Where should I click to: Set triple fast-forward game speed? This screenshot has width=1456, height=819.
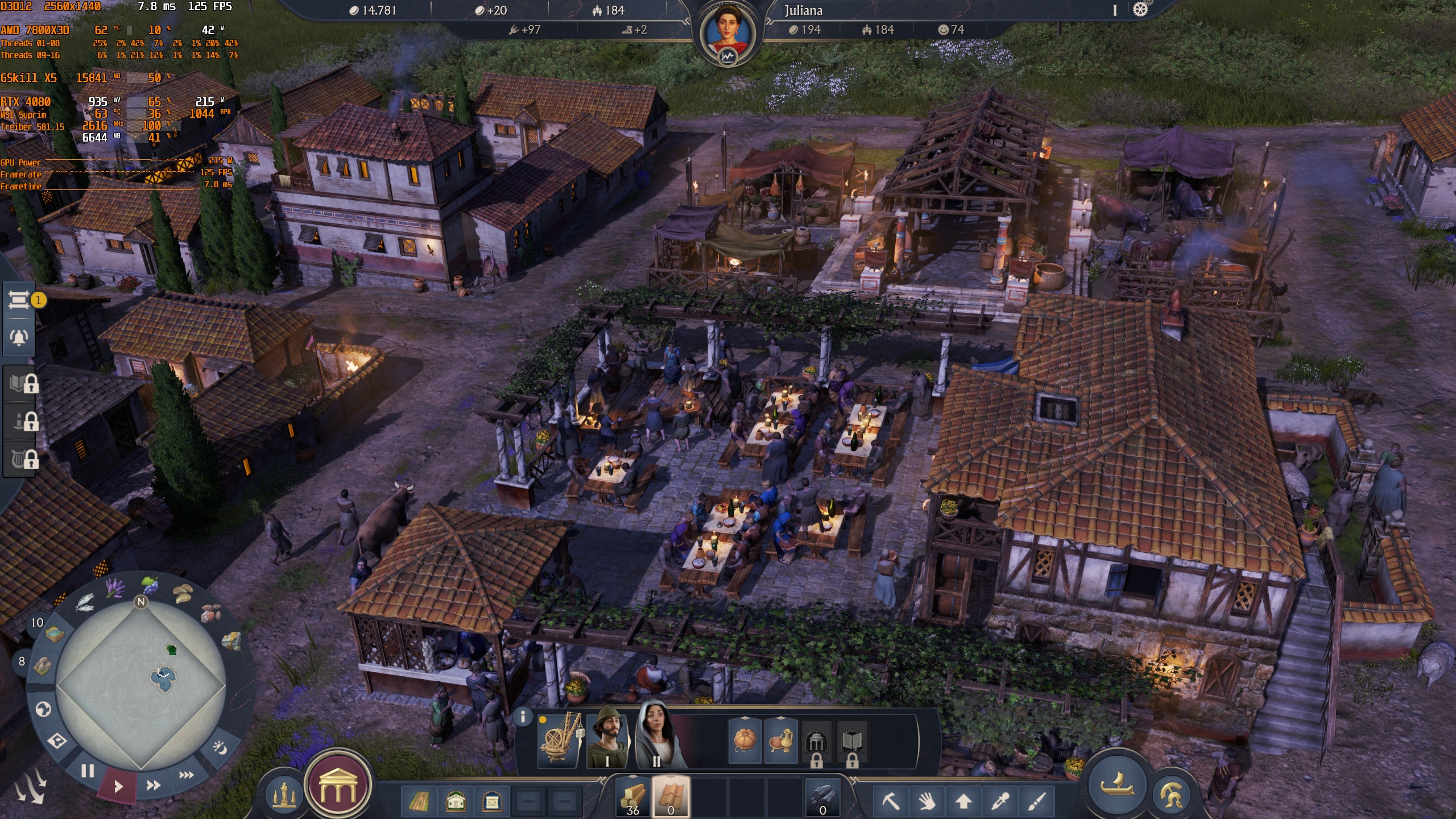(x=187, y=775)
